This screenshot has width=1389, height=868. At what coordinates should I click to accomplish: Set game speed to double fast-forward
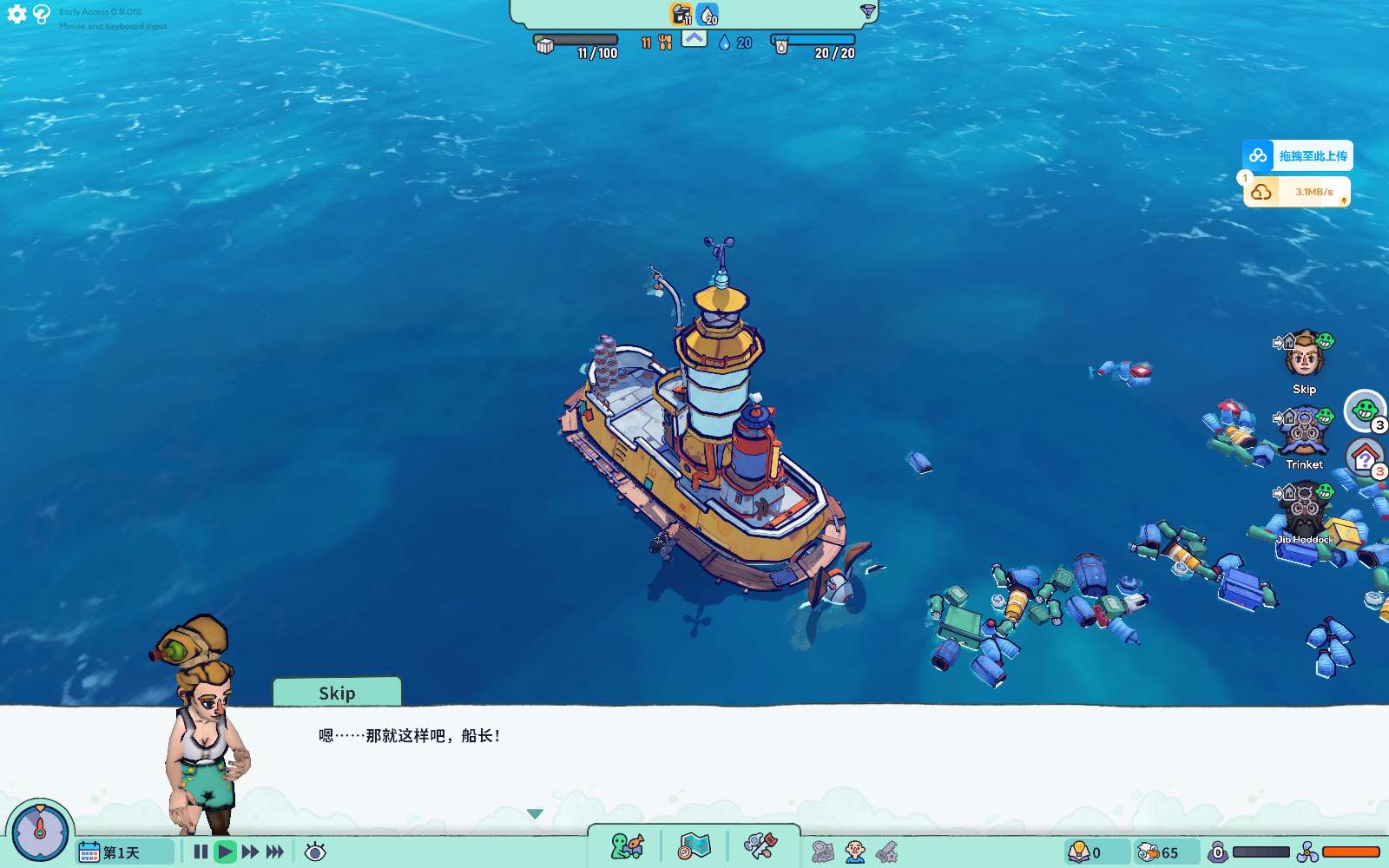250,852
